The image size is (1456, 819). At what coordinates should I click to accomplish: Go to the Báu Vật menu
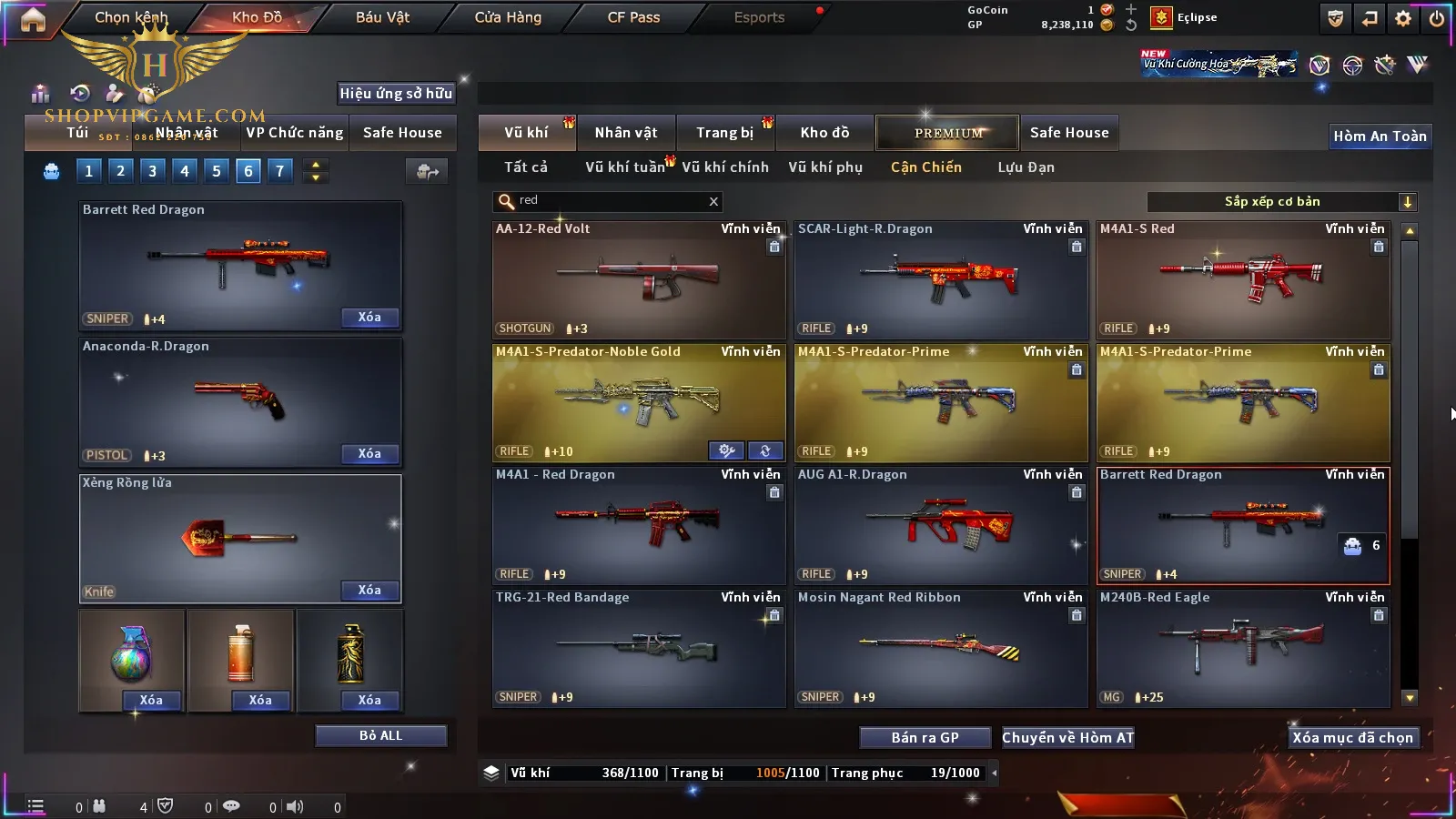382,17
